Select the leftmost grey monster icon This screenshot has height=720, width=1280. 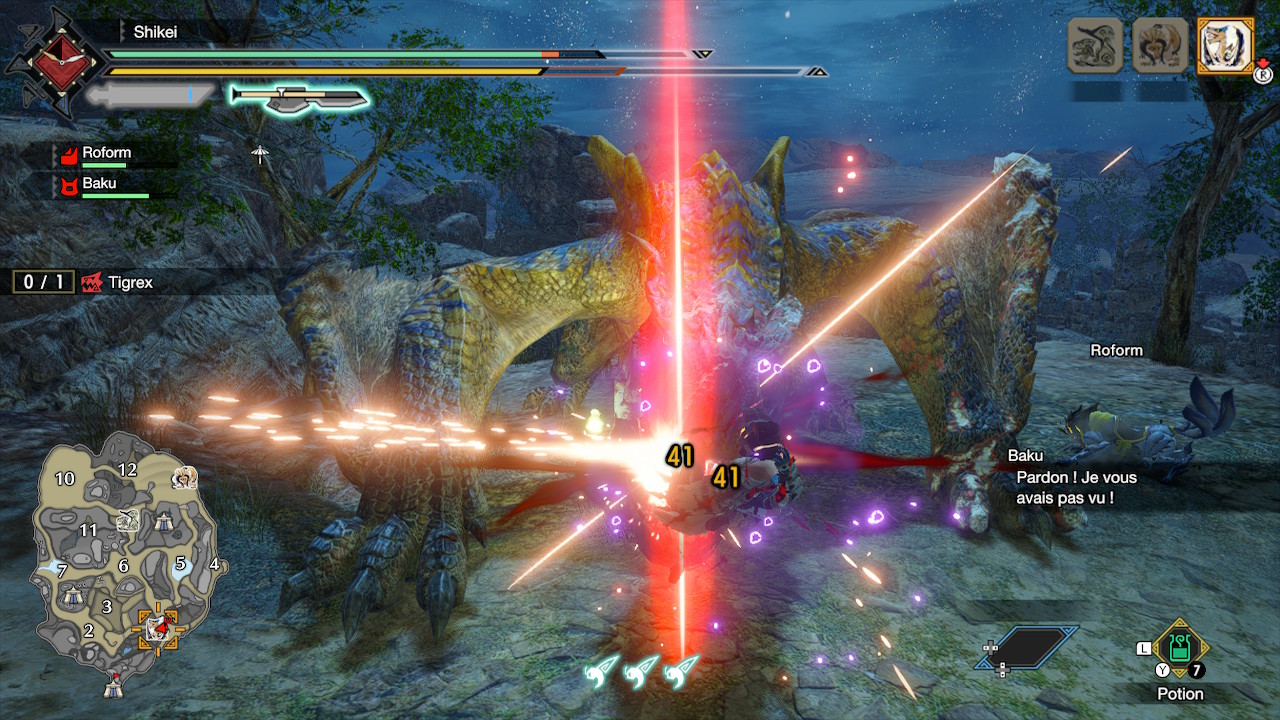(x=1095, y=46)
